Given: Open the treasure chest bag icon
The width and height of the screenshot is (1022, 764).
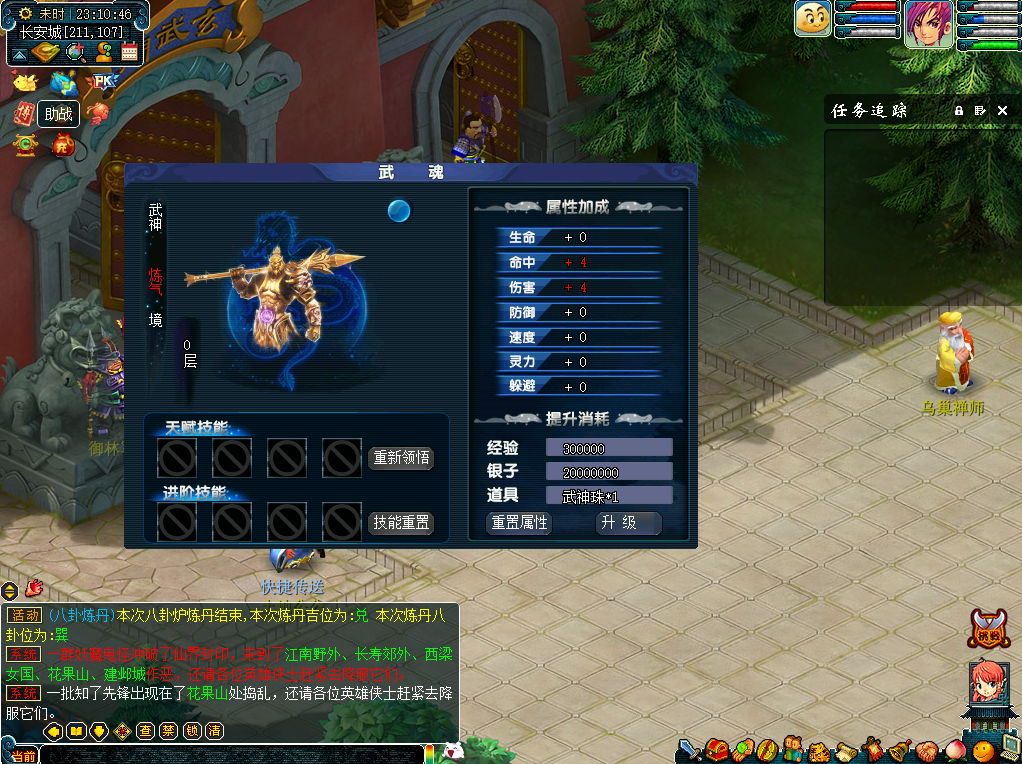Looking at the screenshot, I should (x=717, y=749).
